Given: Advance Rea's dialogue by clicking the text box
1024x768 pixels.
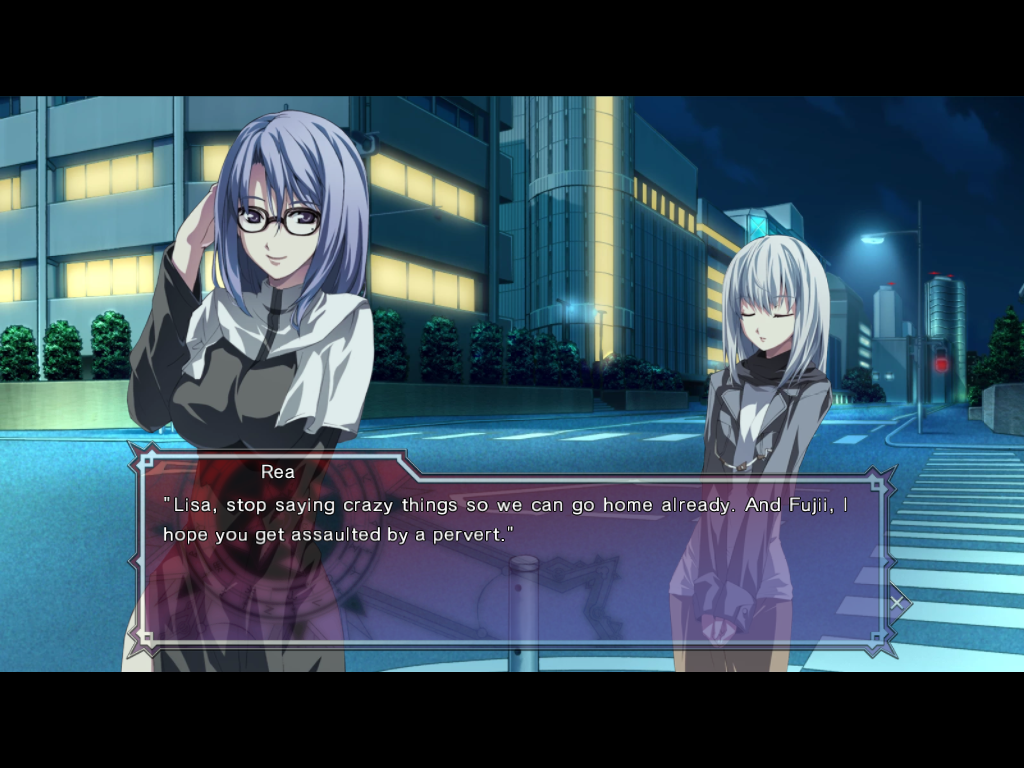Looking at the screenshot, I should pyautogui.click(x=510, y=560).
